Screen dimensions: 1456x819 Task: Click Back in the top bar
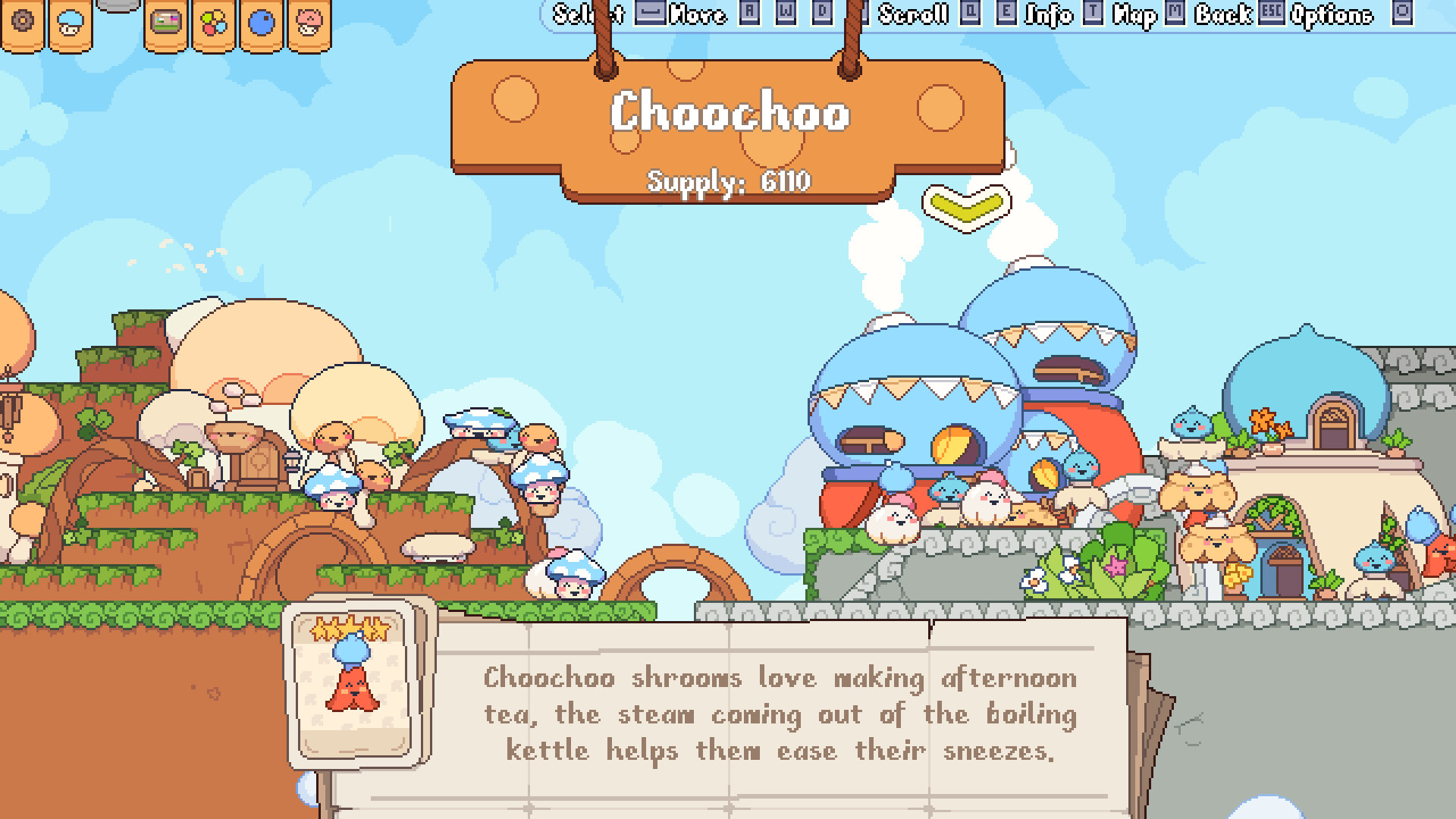tap(1222, 13)
